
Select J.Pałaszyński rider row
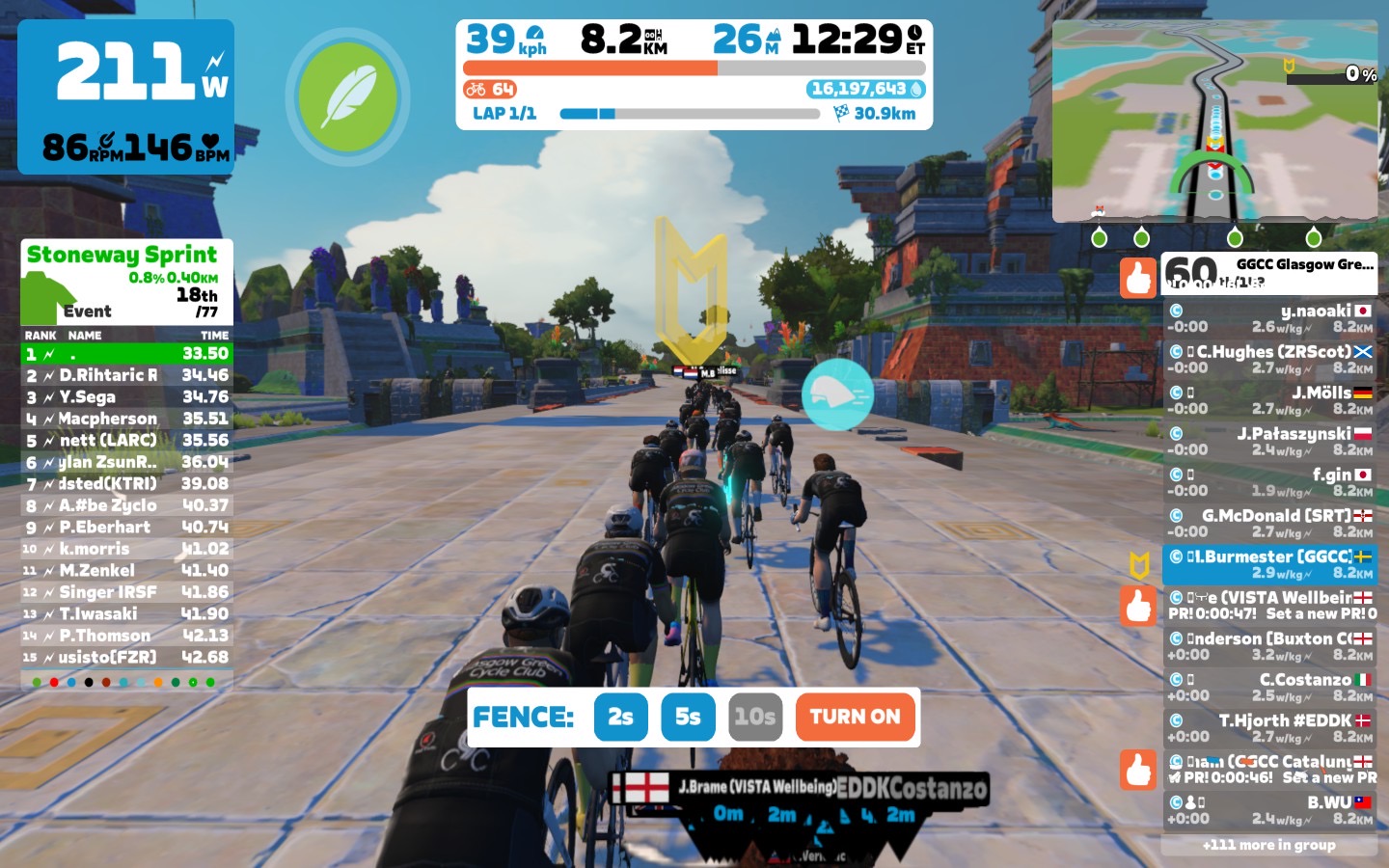(1269, 441)
